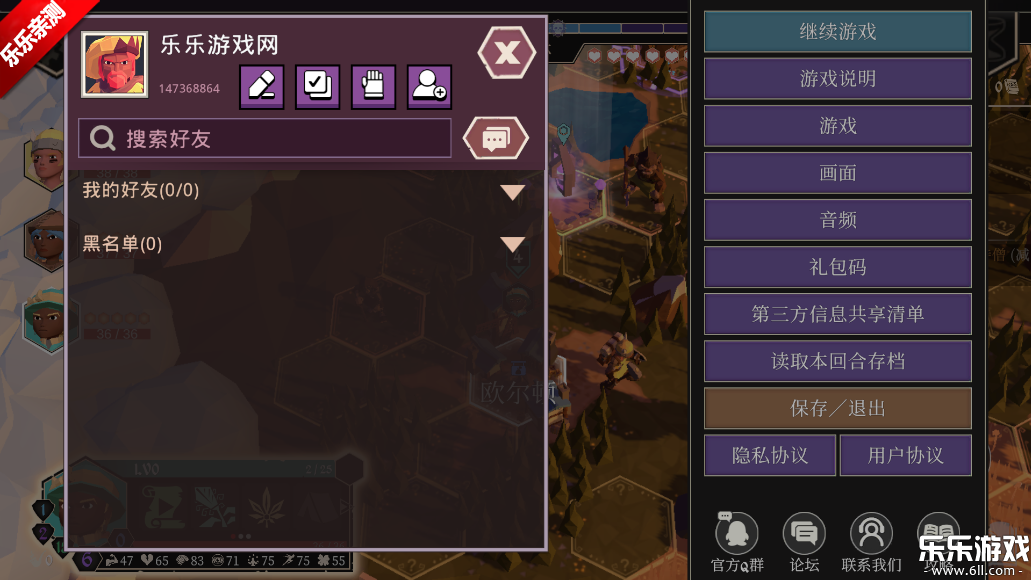Image resolution: width=1031 pixels, height=580 pixels.
Task: Open the 游戏说明 instructions
Action: tap(838, 79)
